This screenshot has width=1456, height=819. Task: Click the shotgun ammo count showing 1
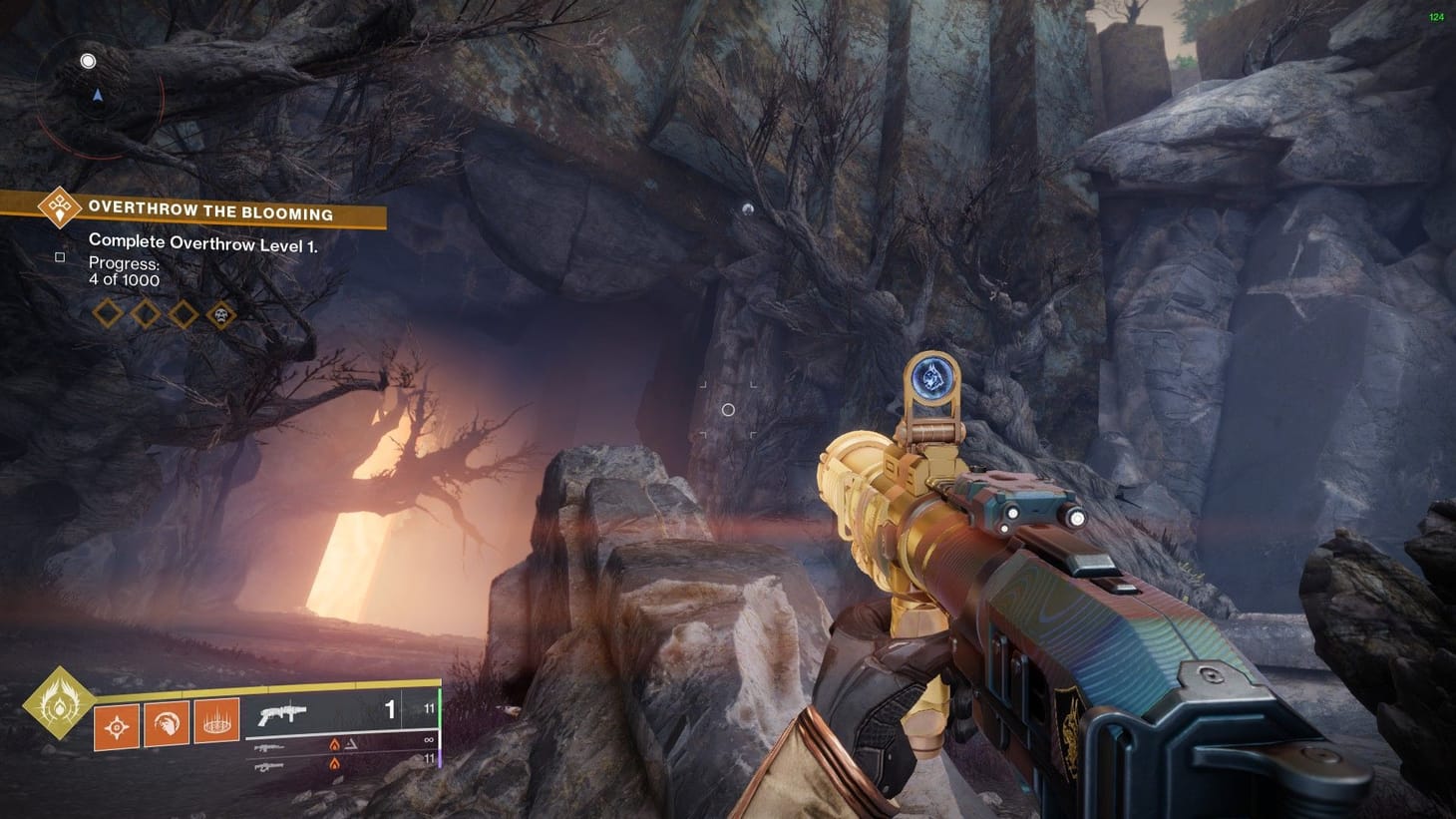click(390, 710)
